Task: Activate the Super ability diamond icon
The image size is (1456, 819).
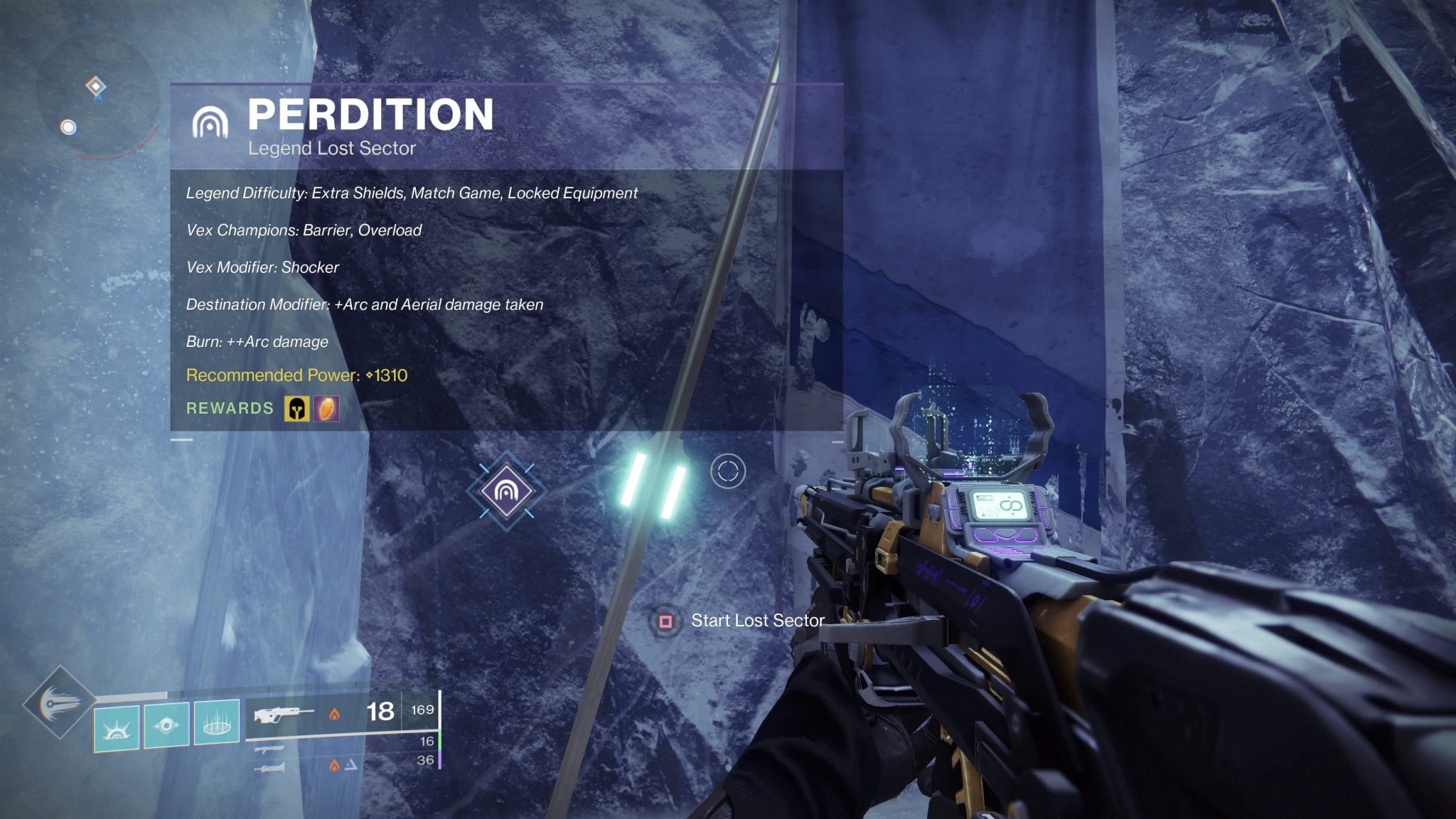Action: [59, 703]
